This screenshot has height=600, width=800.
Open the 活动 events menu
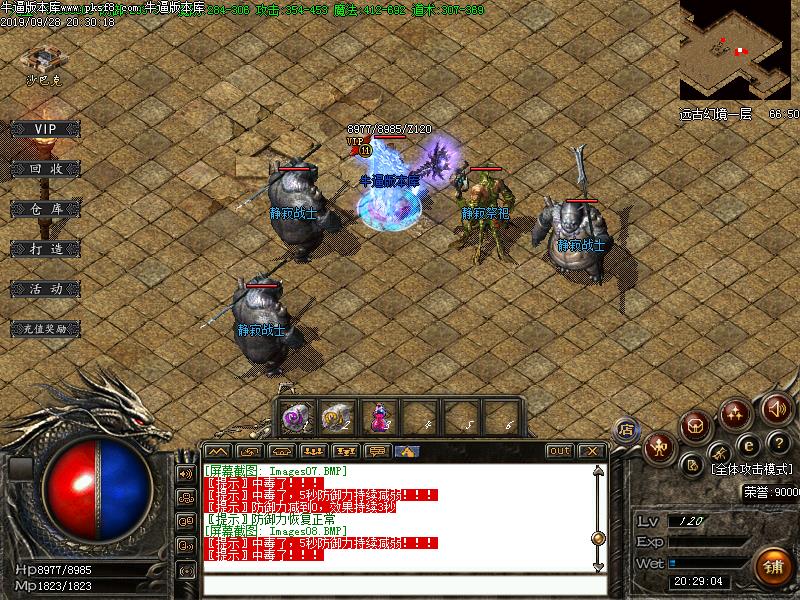point(46,288)
